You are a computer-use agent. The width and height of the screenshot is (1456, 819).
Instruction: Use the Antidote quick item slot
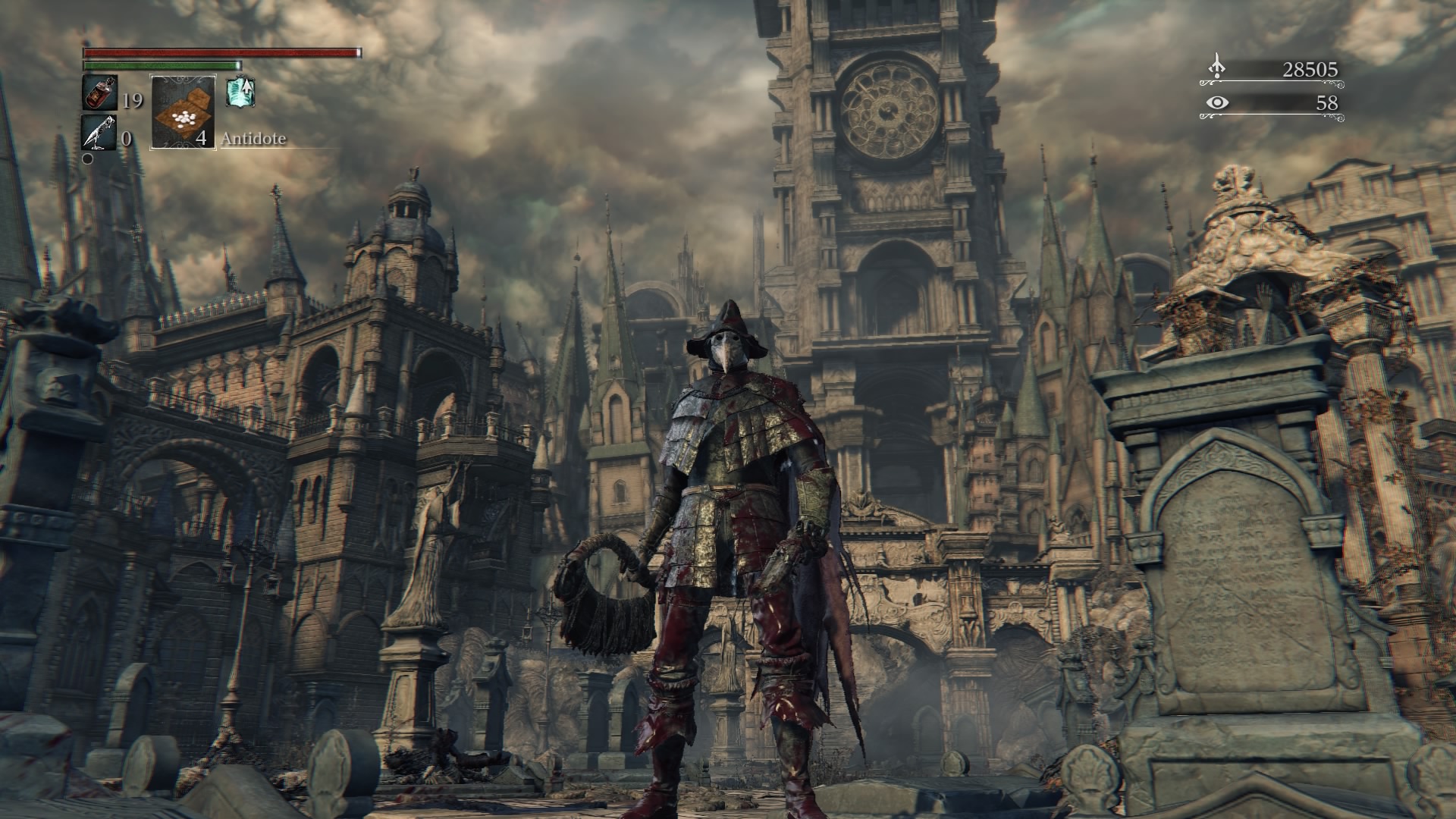(x=183, y=112)
